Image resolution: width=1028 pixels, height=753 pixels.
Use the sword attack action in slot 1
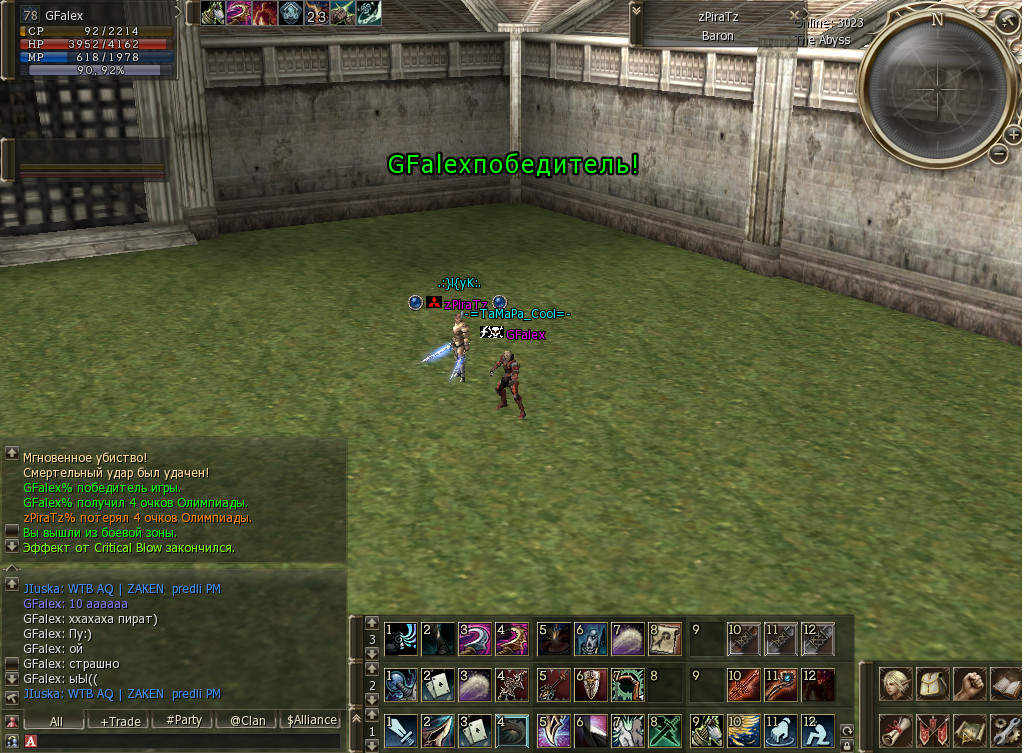tap(401, 731)
